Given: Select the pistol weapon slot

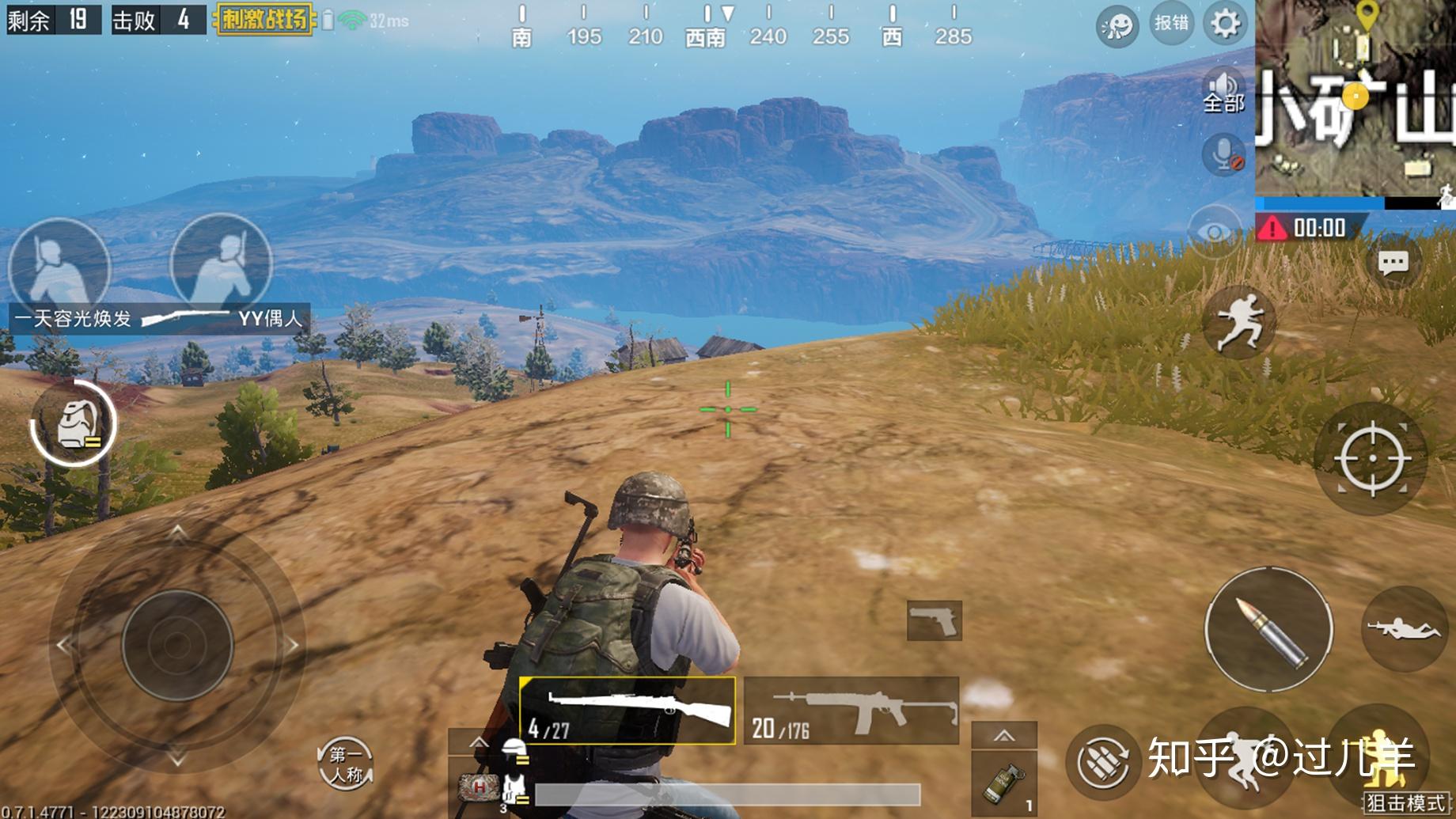Looking at the screenshot, I should (934, 620).
